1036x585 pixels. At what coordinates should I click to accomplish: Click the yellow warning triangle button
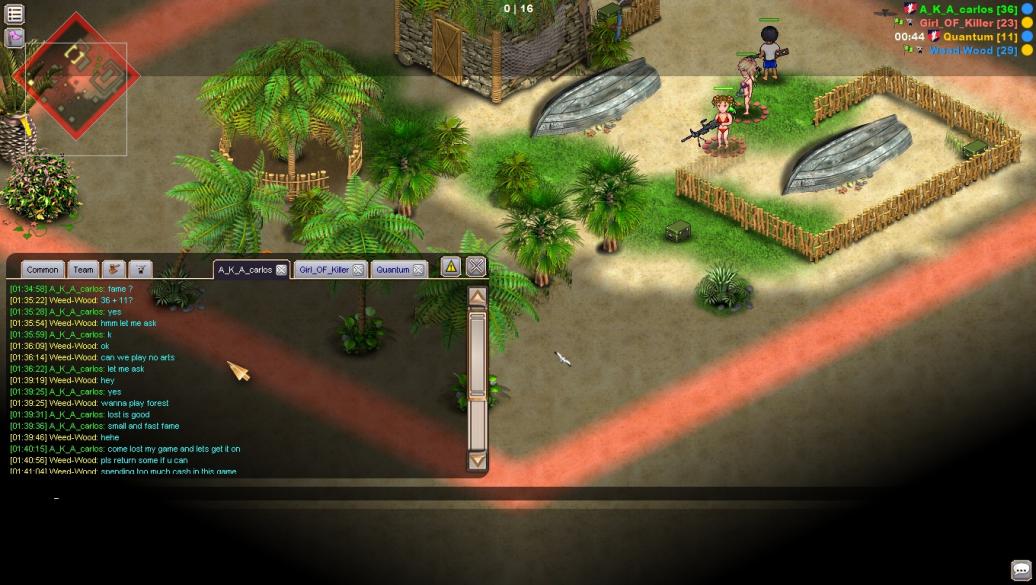tap(451, 266)
